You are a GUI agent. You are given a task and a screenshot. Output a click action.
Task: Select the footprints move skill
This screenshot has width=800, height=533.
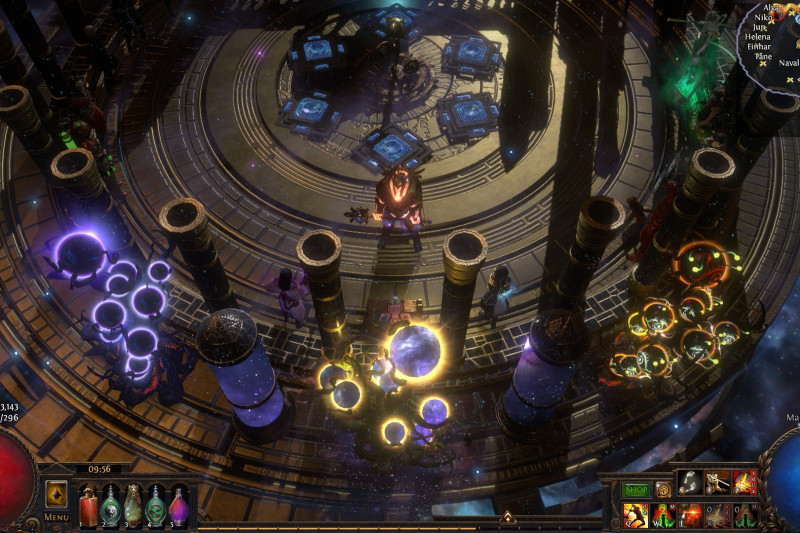tap(690, 483)
